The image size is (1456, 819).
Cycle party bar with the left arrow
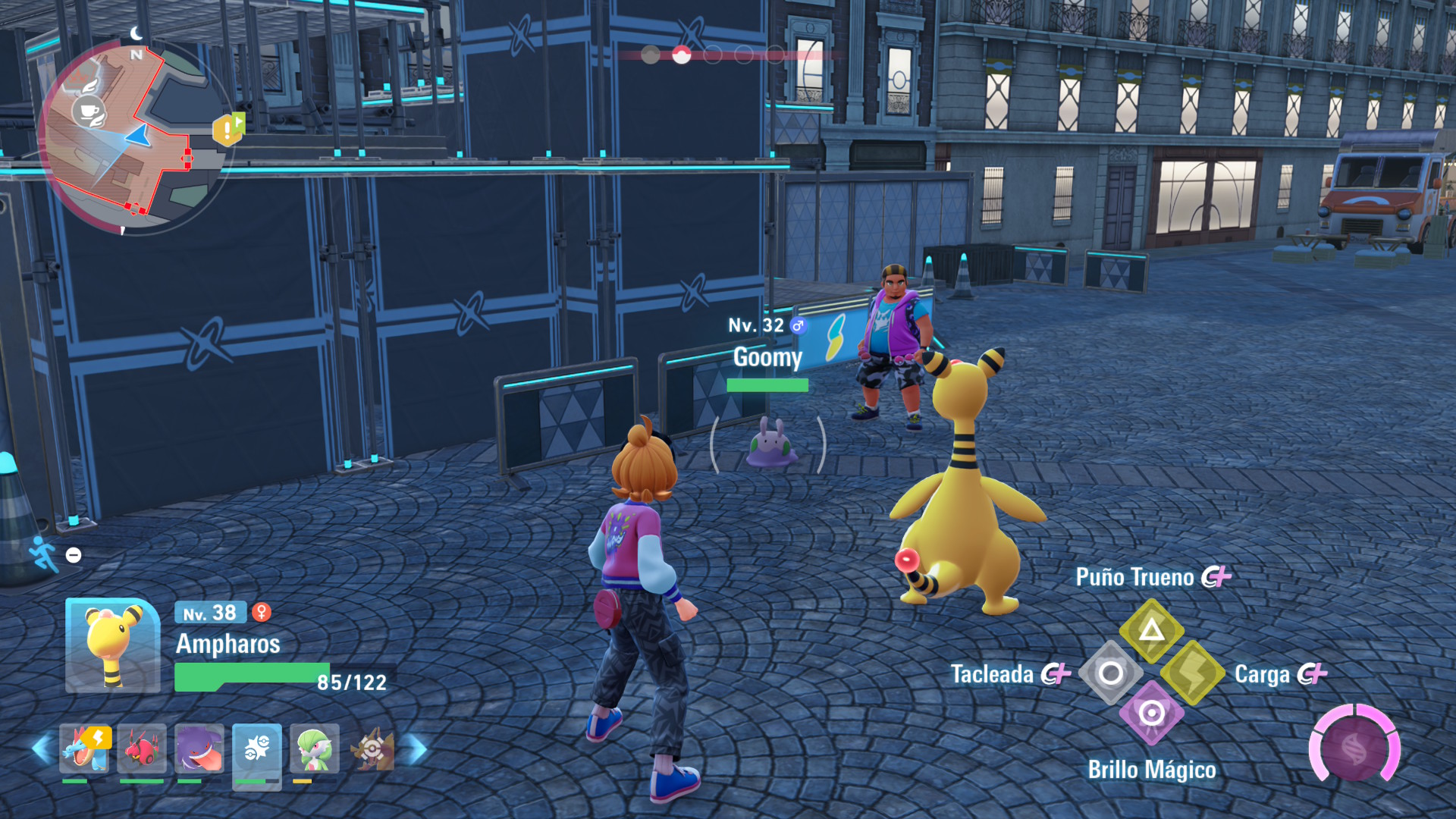click(42, 748)
